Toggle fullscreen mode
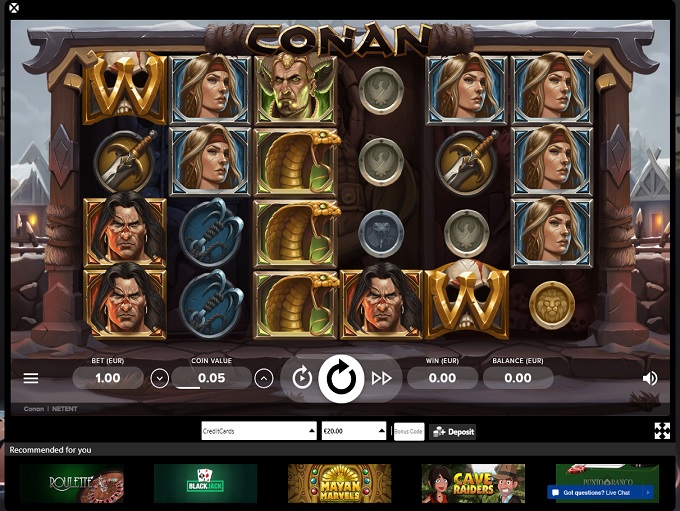Viewport: 680px width, 511px height. click(662, 431)
